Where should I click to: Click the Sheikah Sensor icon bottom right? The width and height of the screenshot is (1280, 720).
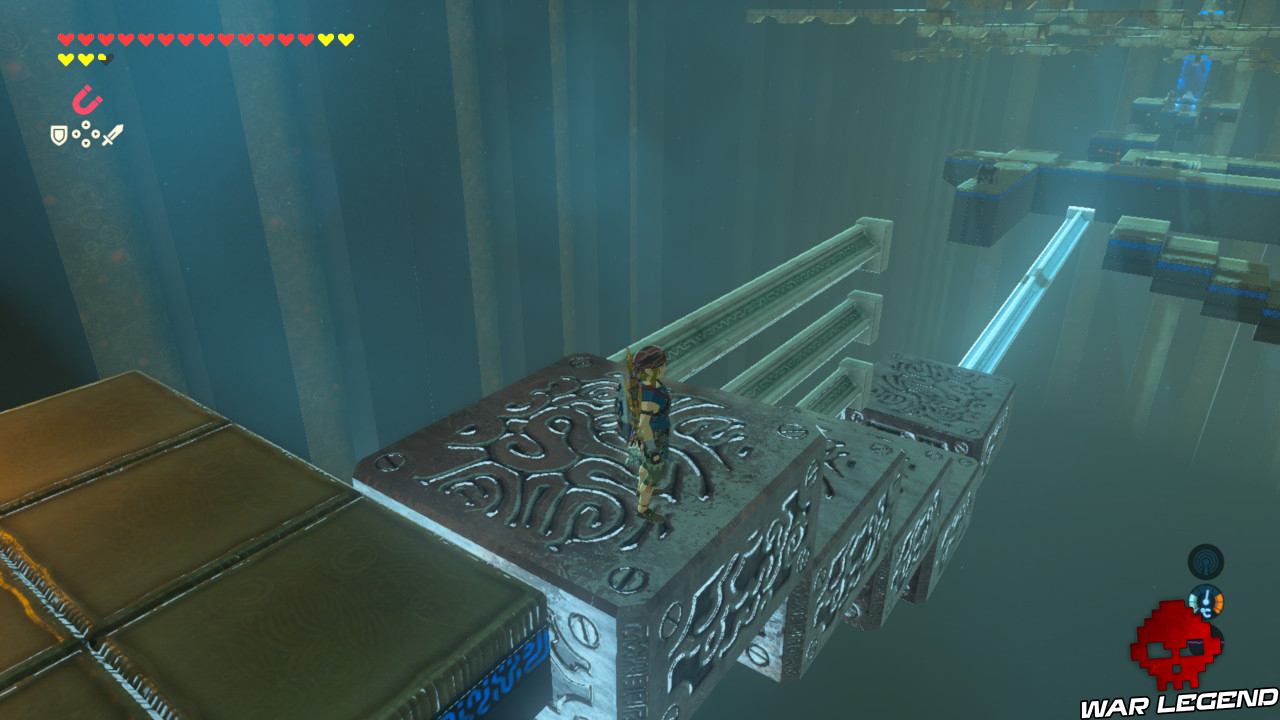pyautogui.click(x=1206, y=561)
